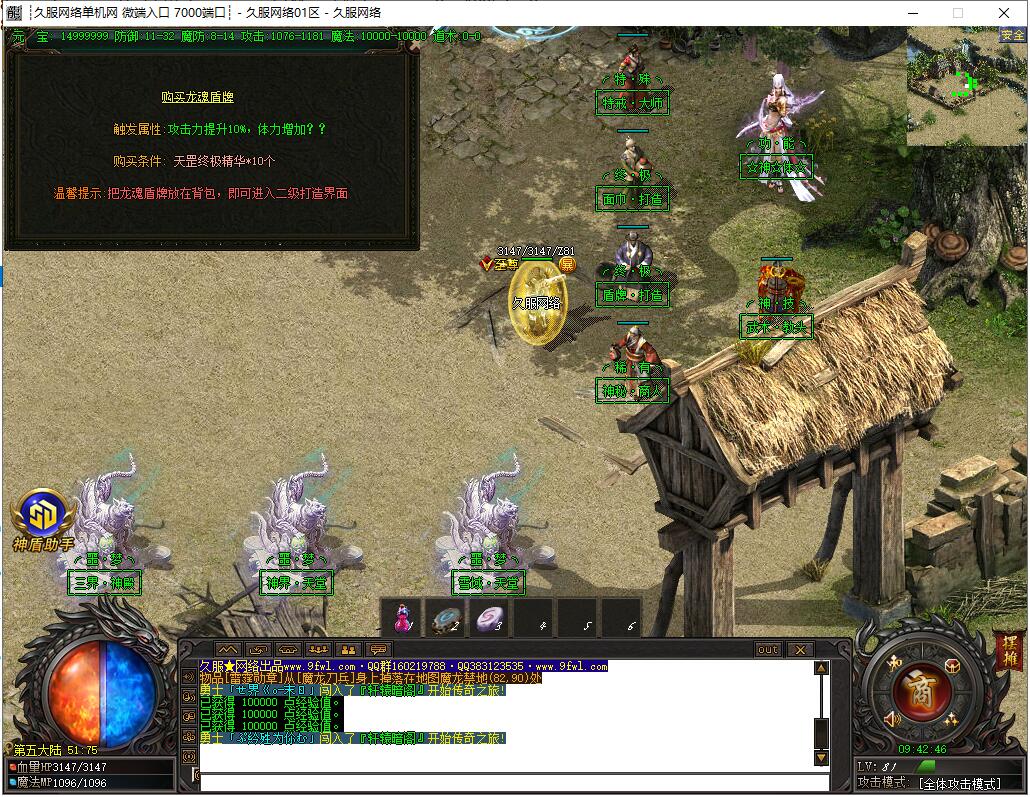Toggle the sound speaker icon
This screenshot has height=797, width=1030.
coord(893,718)
